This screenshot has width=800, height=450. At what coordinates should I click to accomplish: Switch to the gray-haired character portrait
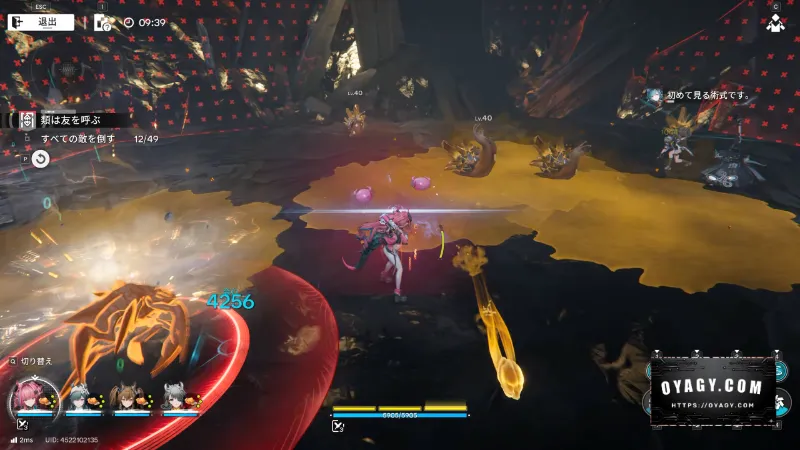[174, 399]
